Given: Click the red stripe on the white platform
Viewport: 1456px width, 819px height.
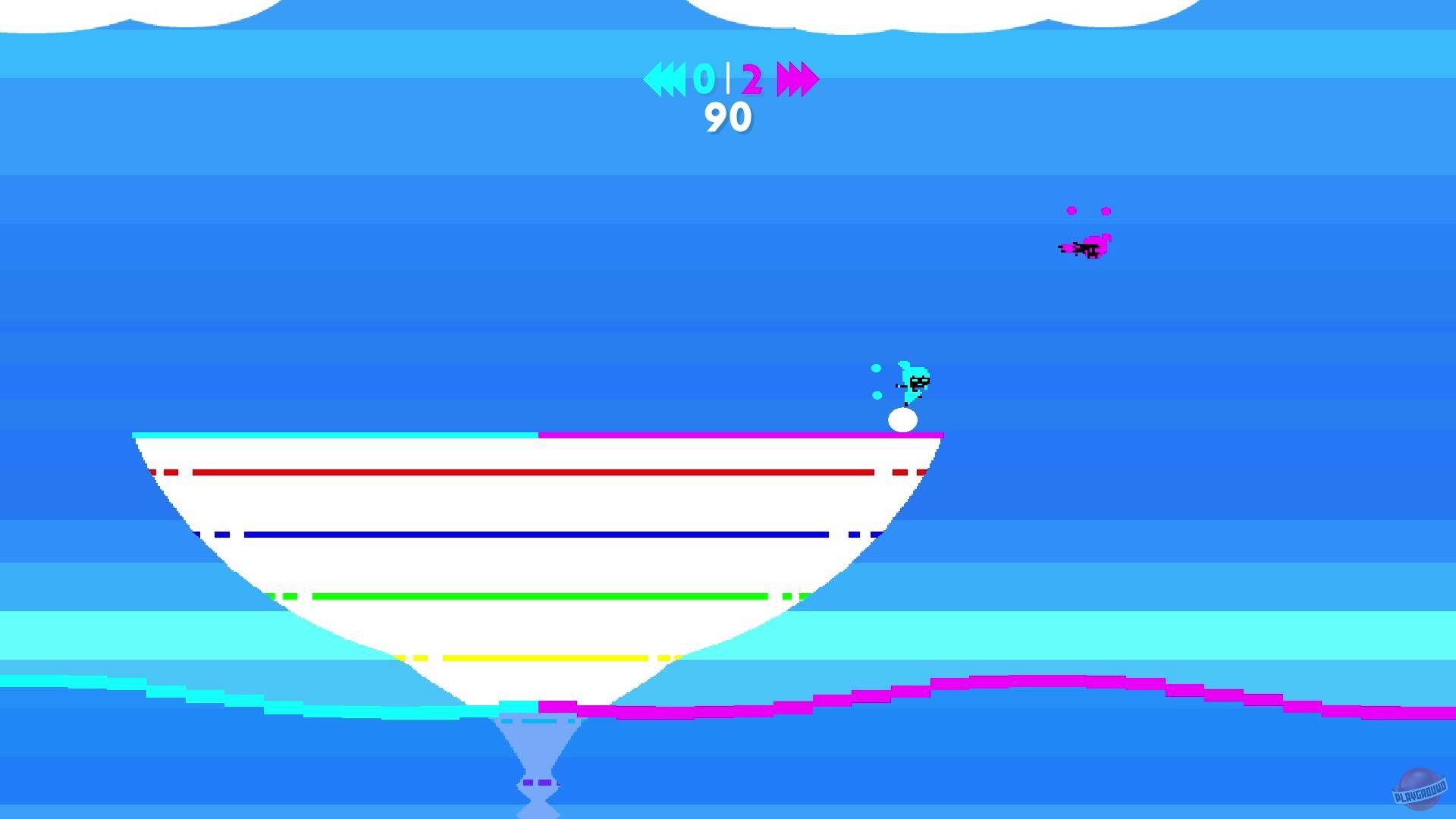Looking at the screenshot, I should click(x=531, y=471).
